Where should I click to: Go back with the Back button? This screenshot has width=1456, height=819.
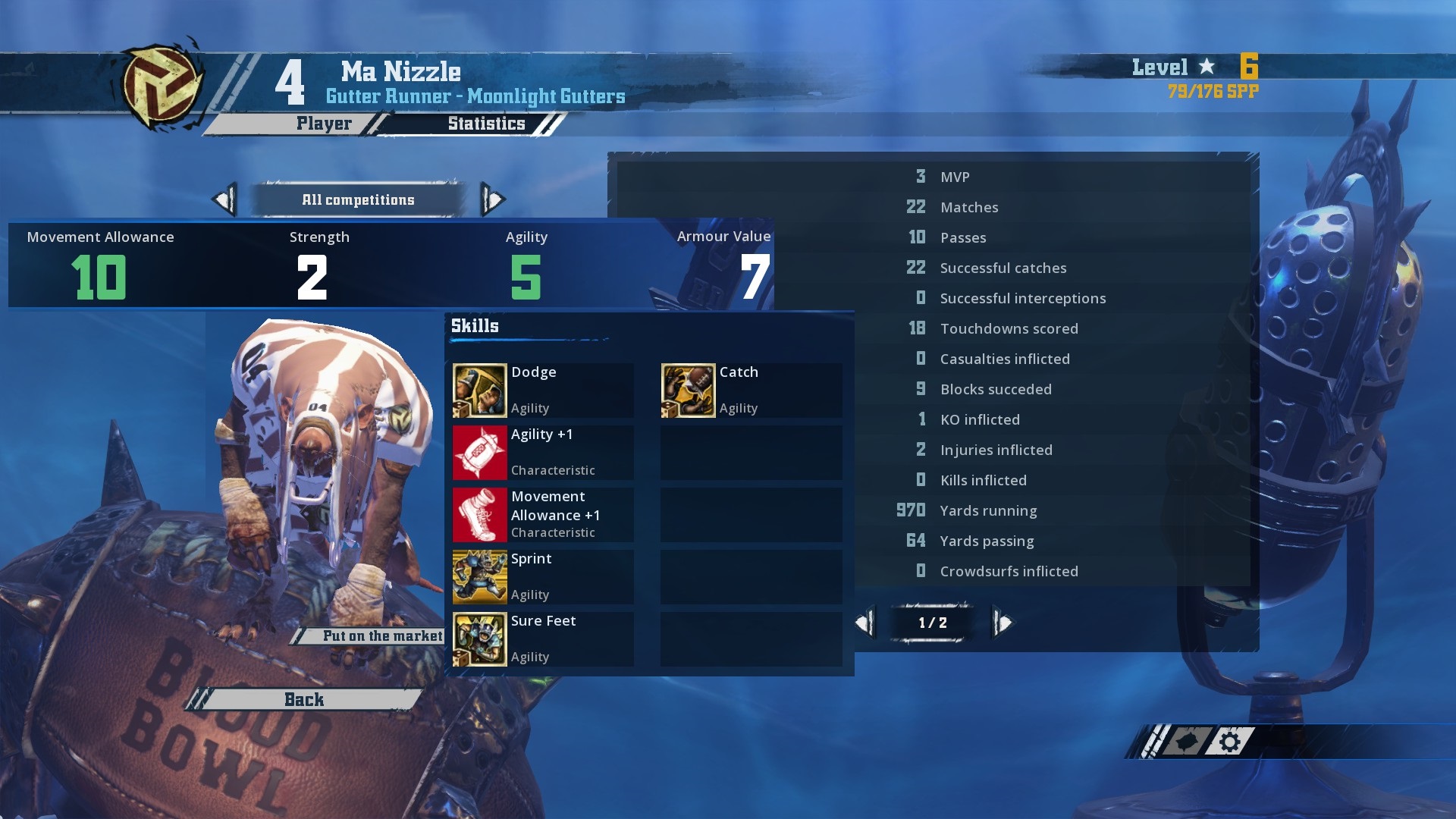pos(304,699)
